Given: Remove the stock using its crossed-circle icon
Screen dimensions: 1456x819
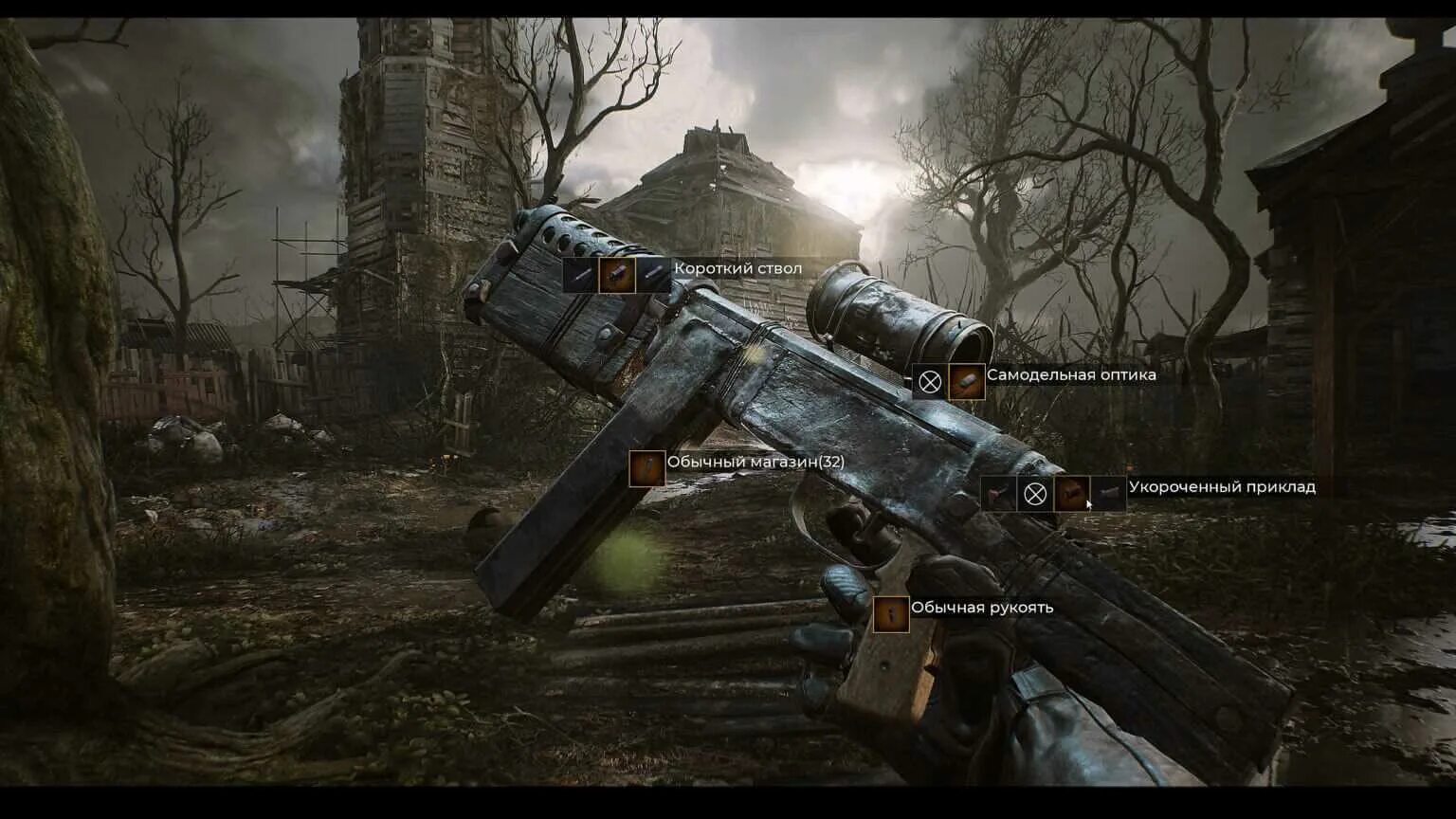Looking at the screenshot, I should coord(1035,494).
